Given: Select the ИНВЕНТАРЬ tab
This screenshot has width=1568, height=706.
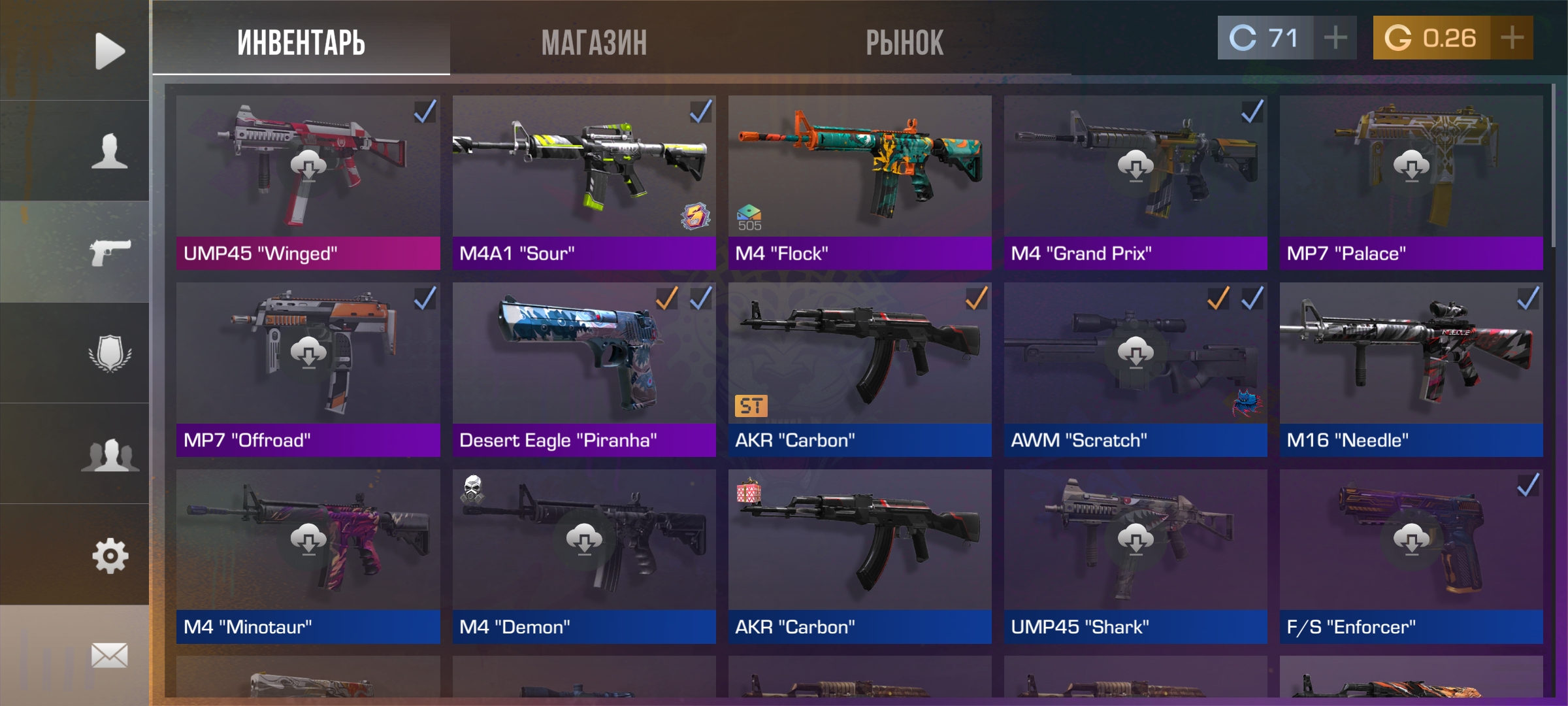Looking at the screenshot, I should click(301, 43).
